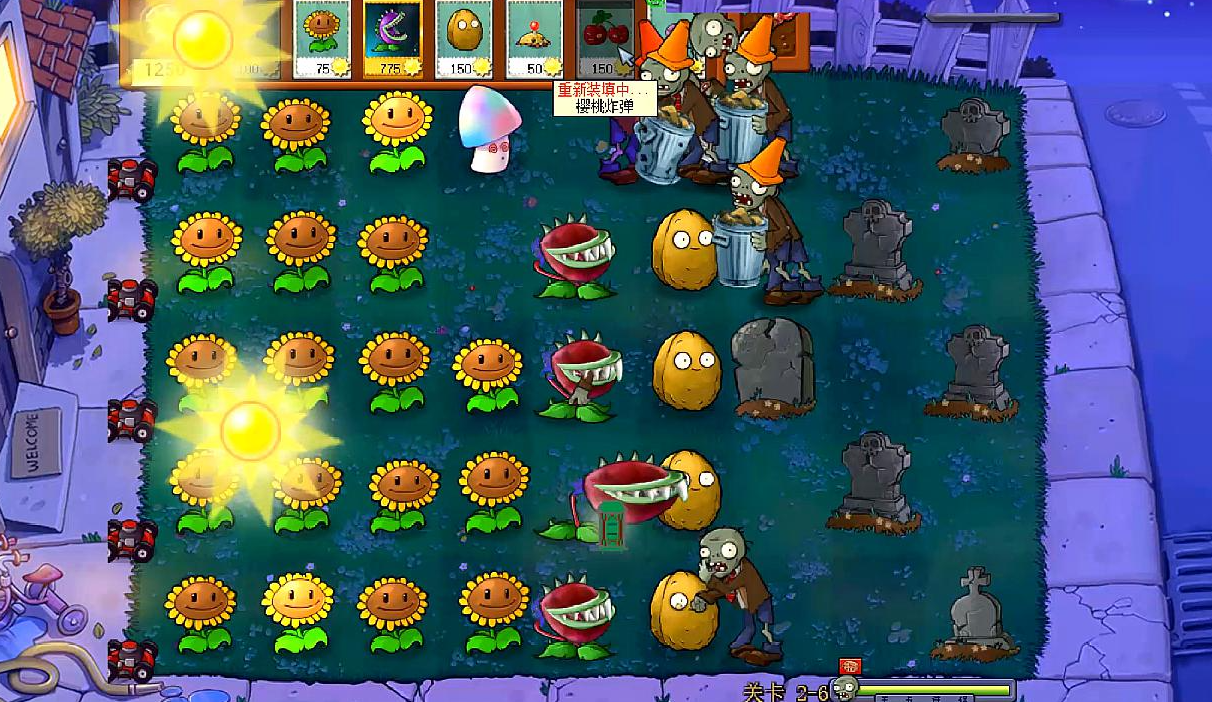Click the recharging Cherry Bomb seed packet

click(603, 39)
